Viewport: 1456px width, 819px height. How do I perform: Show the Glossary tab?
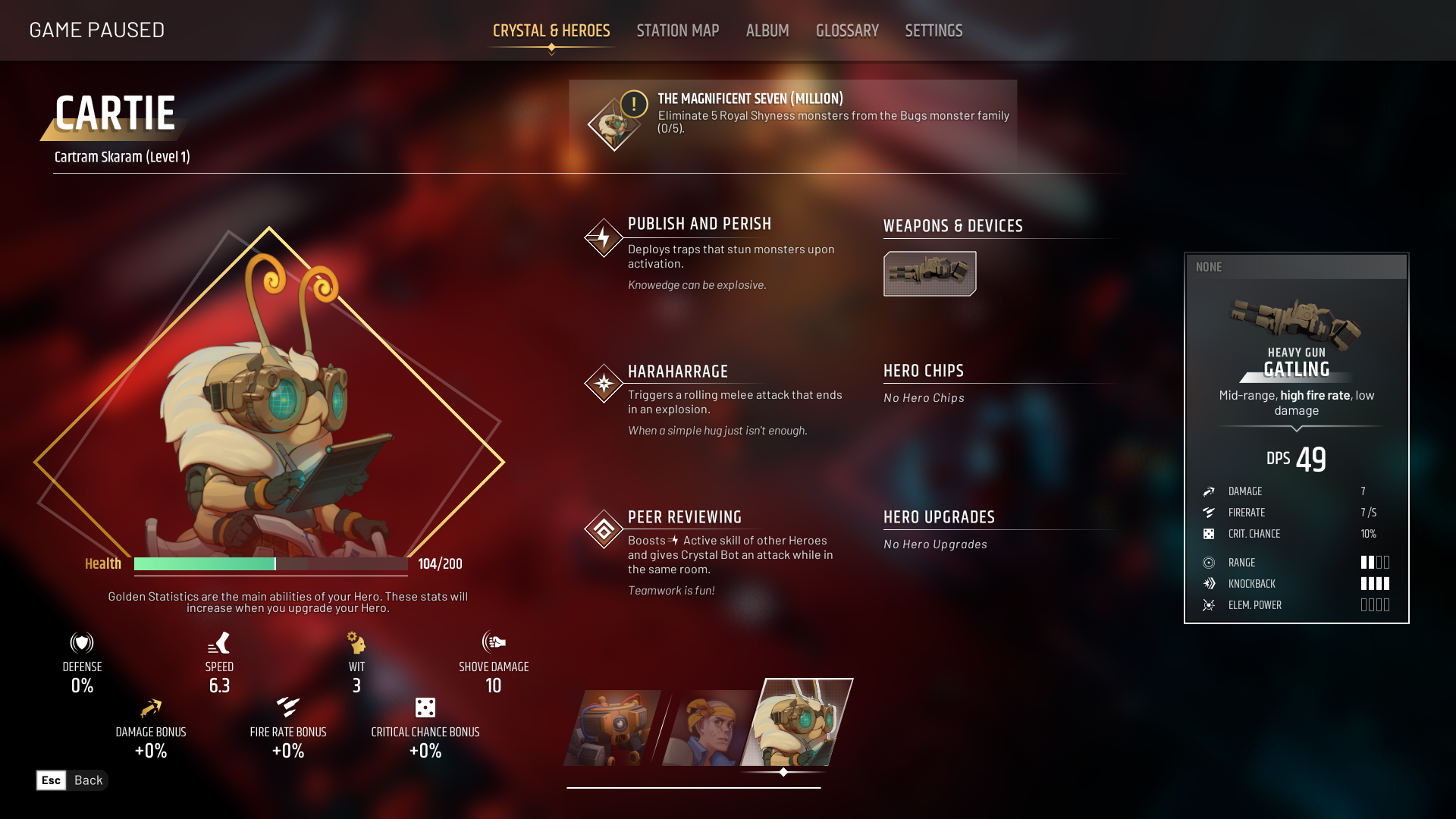click(x=847, y=31)
